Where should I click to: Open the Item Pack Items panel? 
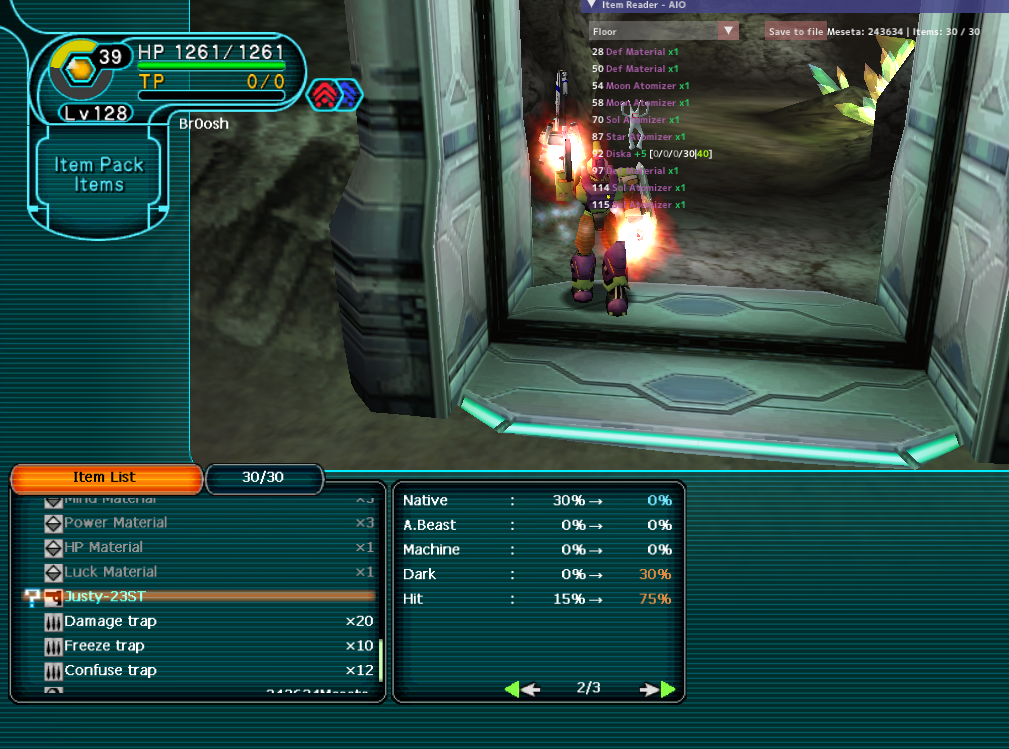pyautogui.click(x=98, y=175)
